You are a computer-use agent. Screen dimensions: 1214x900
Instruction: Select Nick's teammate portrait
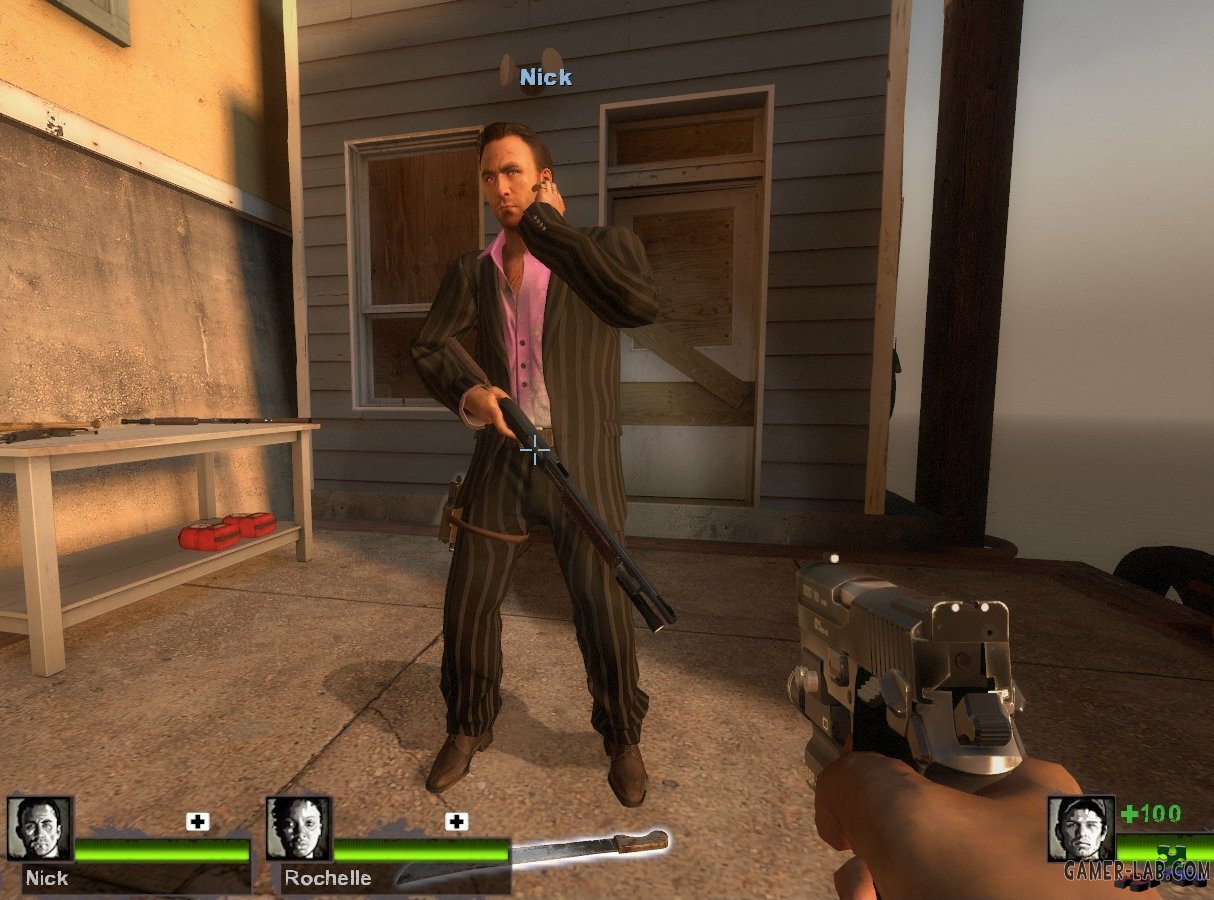40,829
